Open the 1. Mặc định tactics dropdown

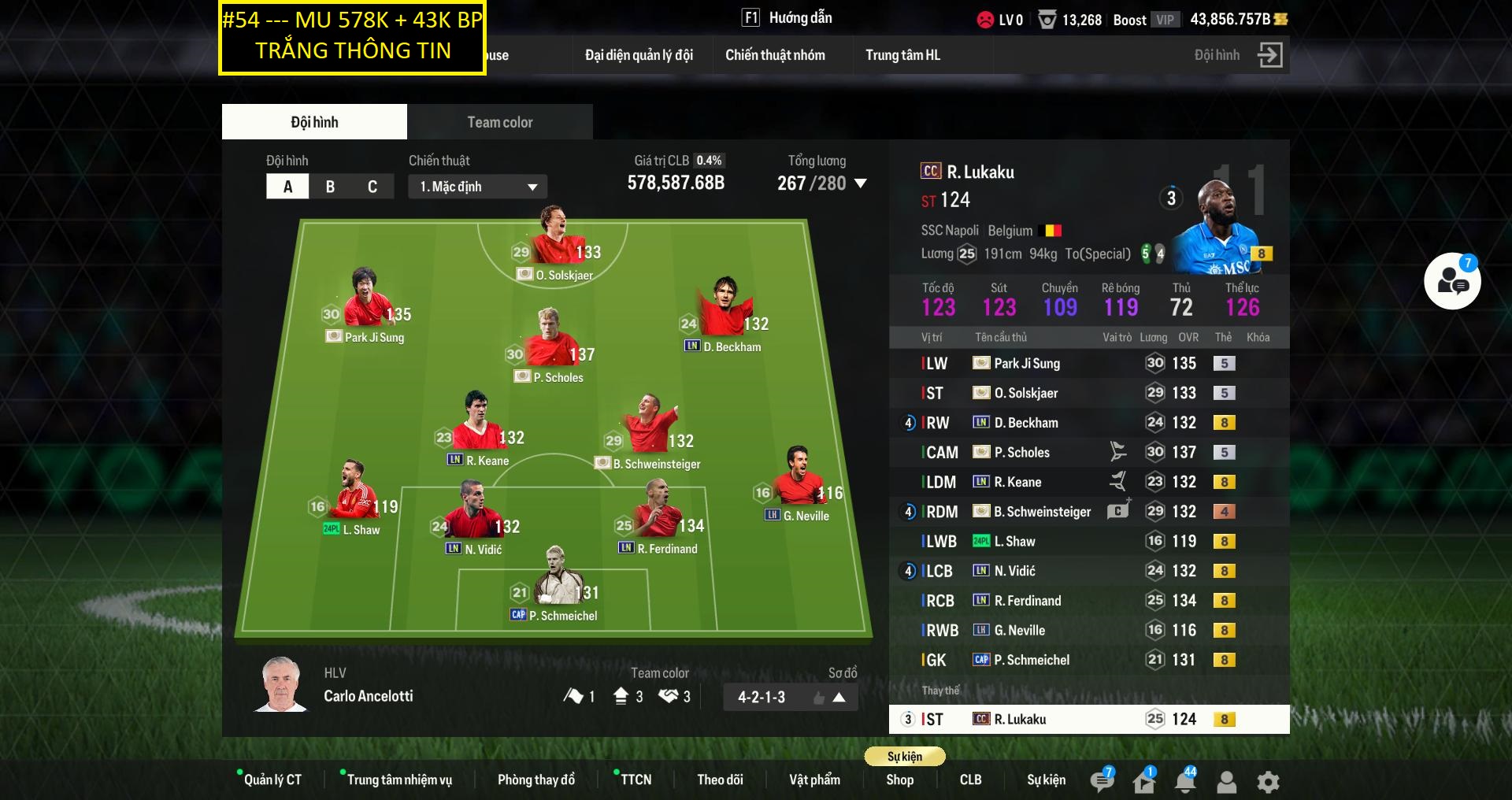point(476,186)
